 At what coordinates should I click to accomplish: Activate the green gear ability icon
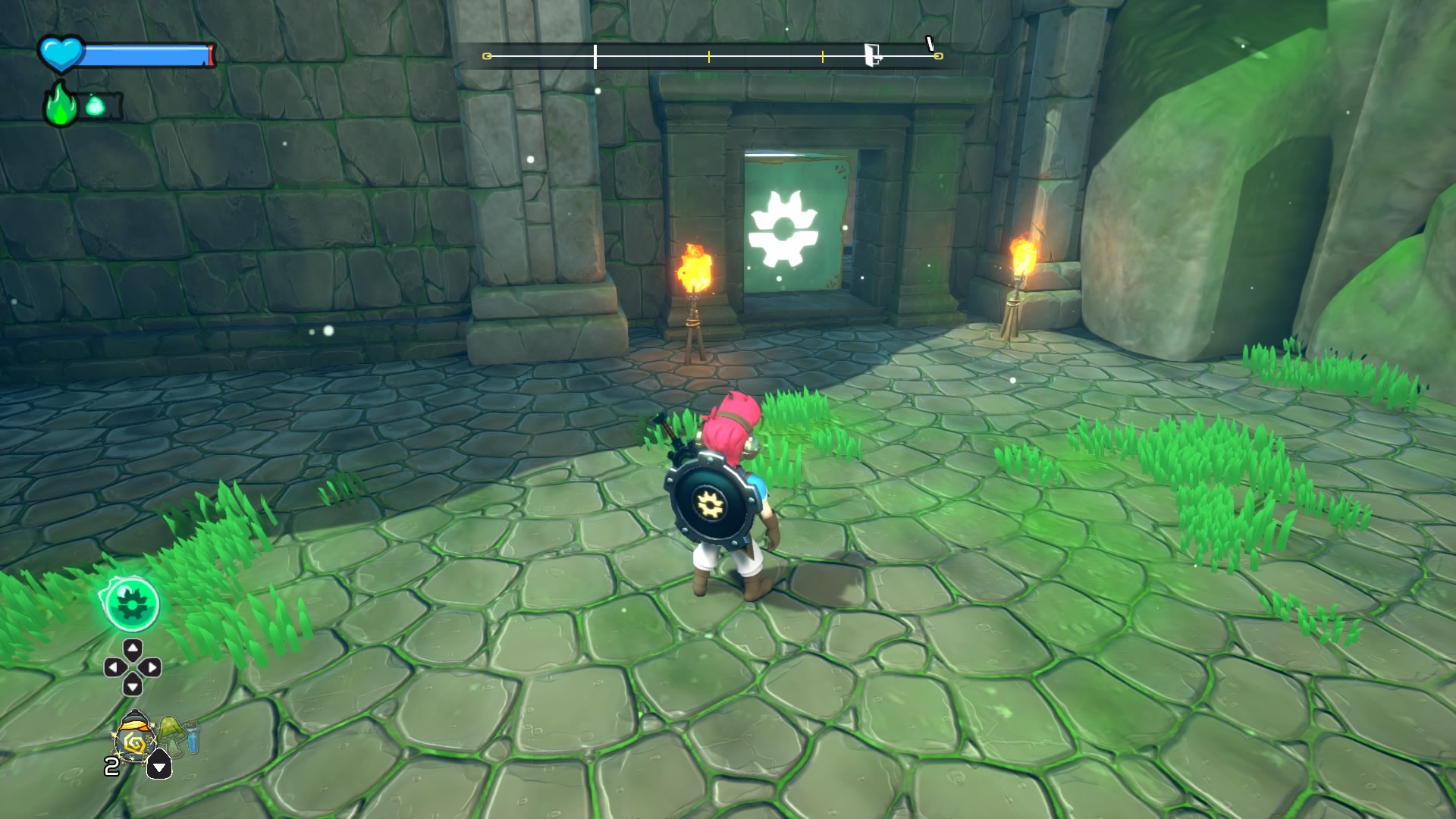tap(131, 603)
